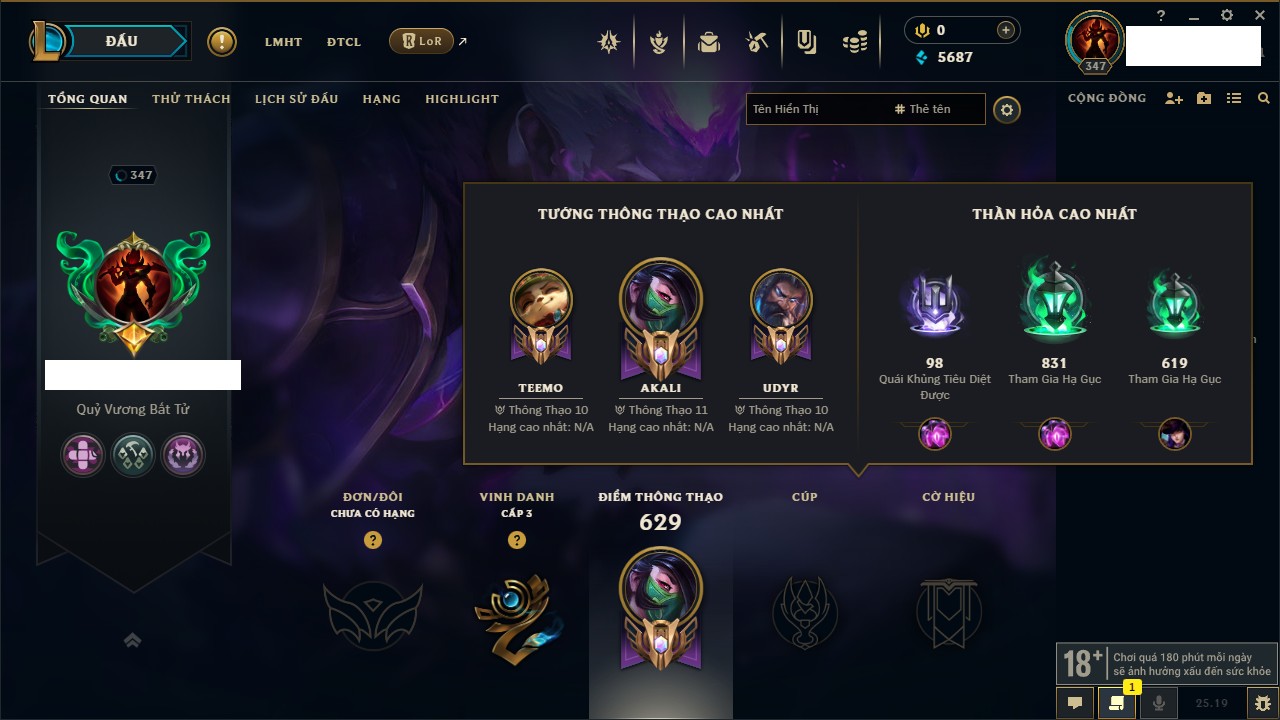Add blue essence with plus button
This screenshot has width=1280, height=720.
pyautogui.click(x=1005, y=30)
